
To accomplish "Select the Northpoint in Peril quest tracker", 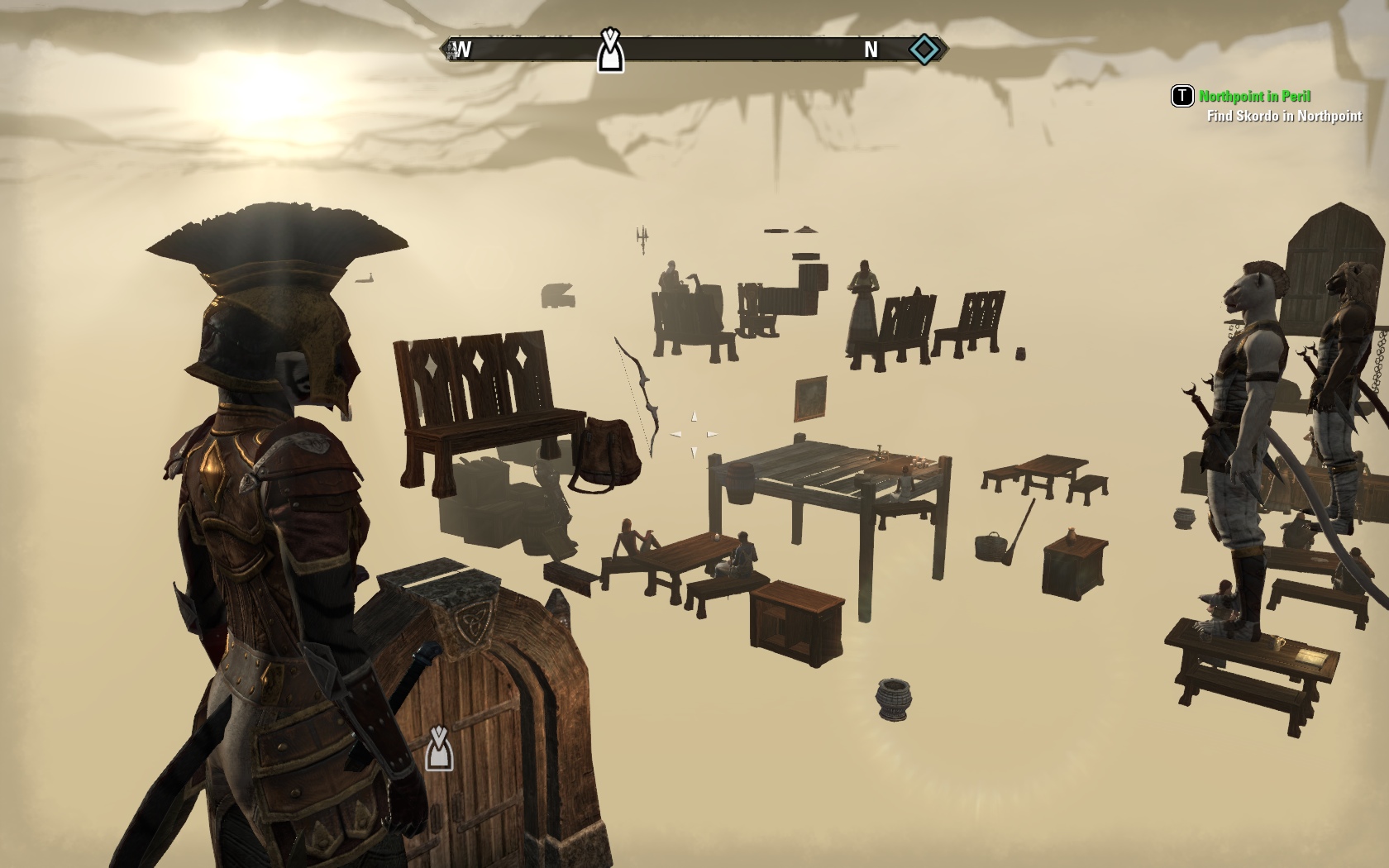I will [1254, 96].
